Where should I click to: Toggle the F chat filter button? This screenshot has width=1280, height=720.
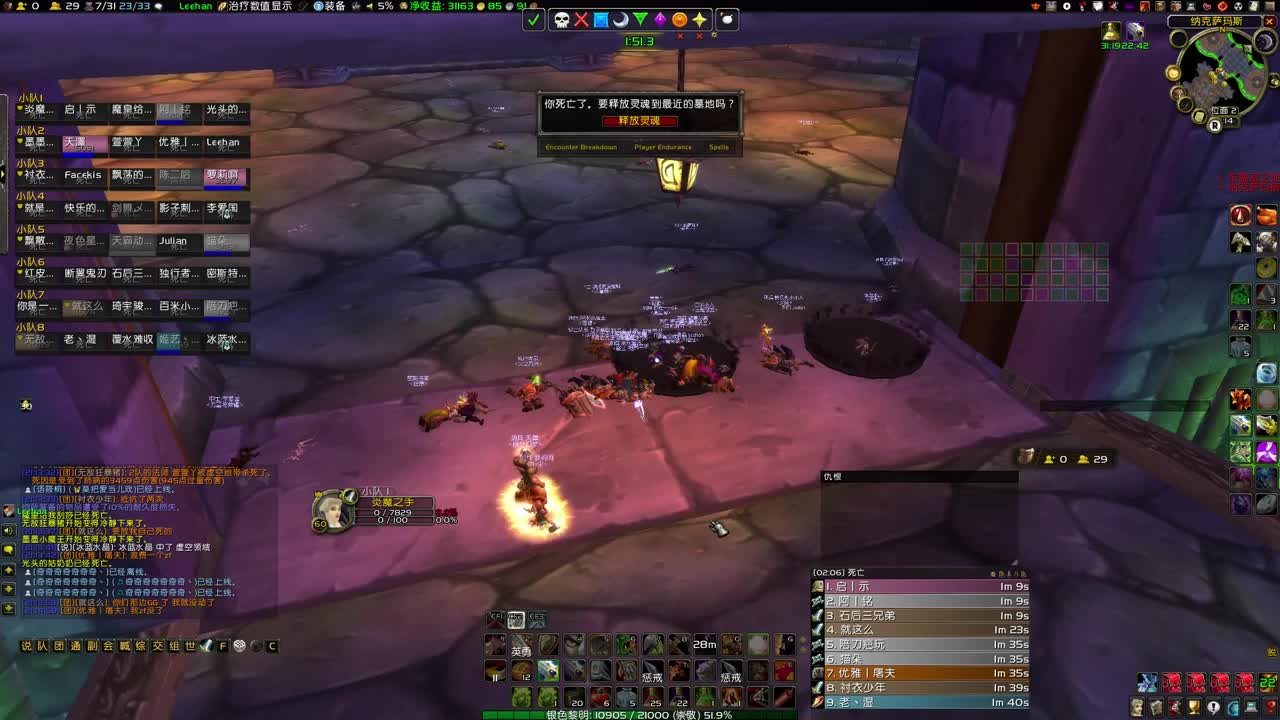pos(221,645)
